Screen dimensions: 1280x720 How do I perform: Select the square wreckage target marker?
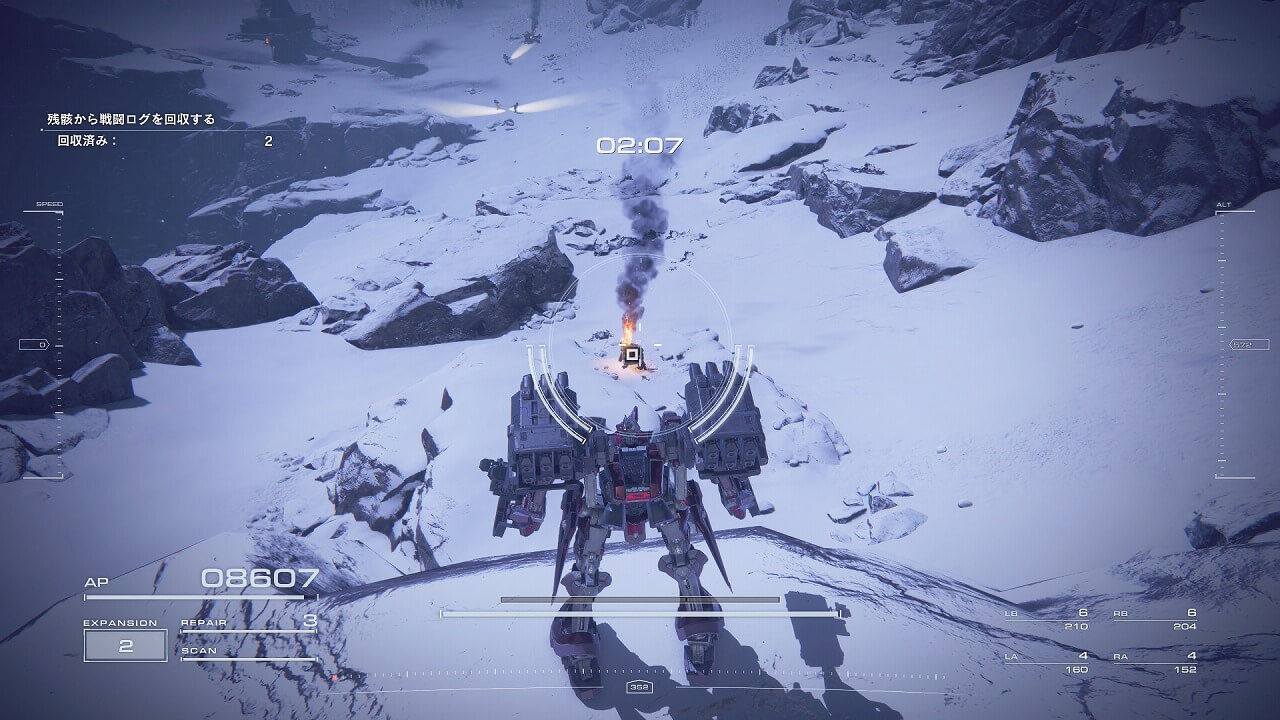coord(630,353)
